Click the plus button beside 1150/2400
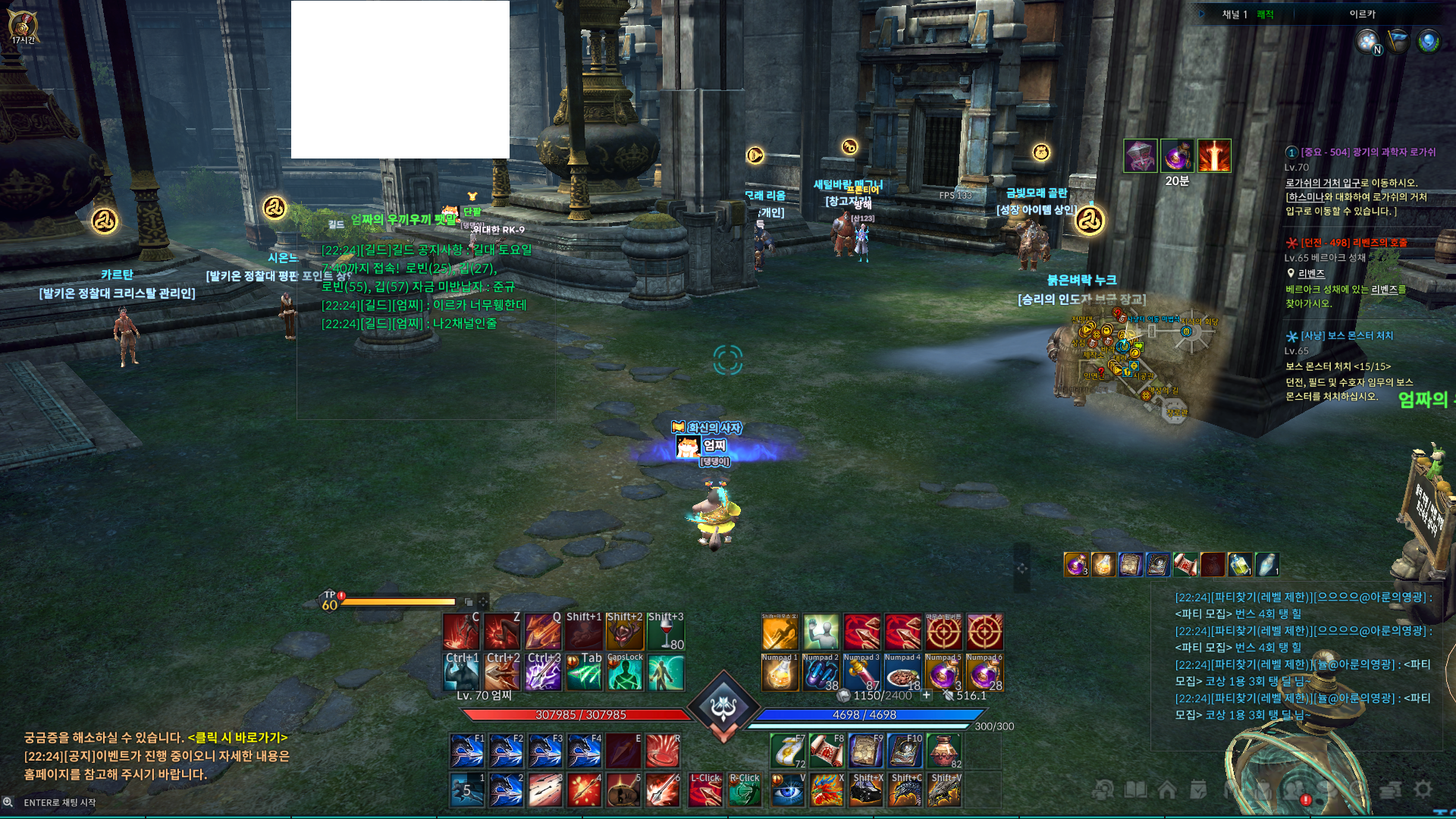This screenshot has width=1456, height=819. pos(927,695)
